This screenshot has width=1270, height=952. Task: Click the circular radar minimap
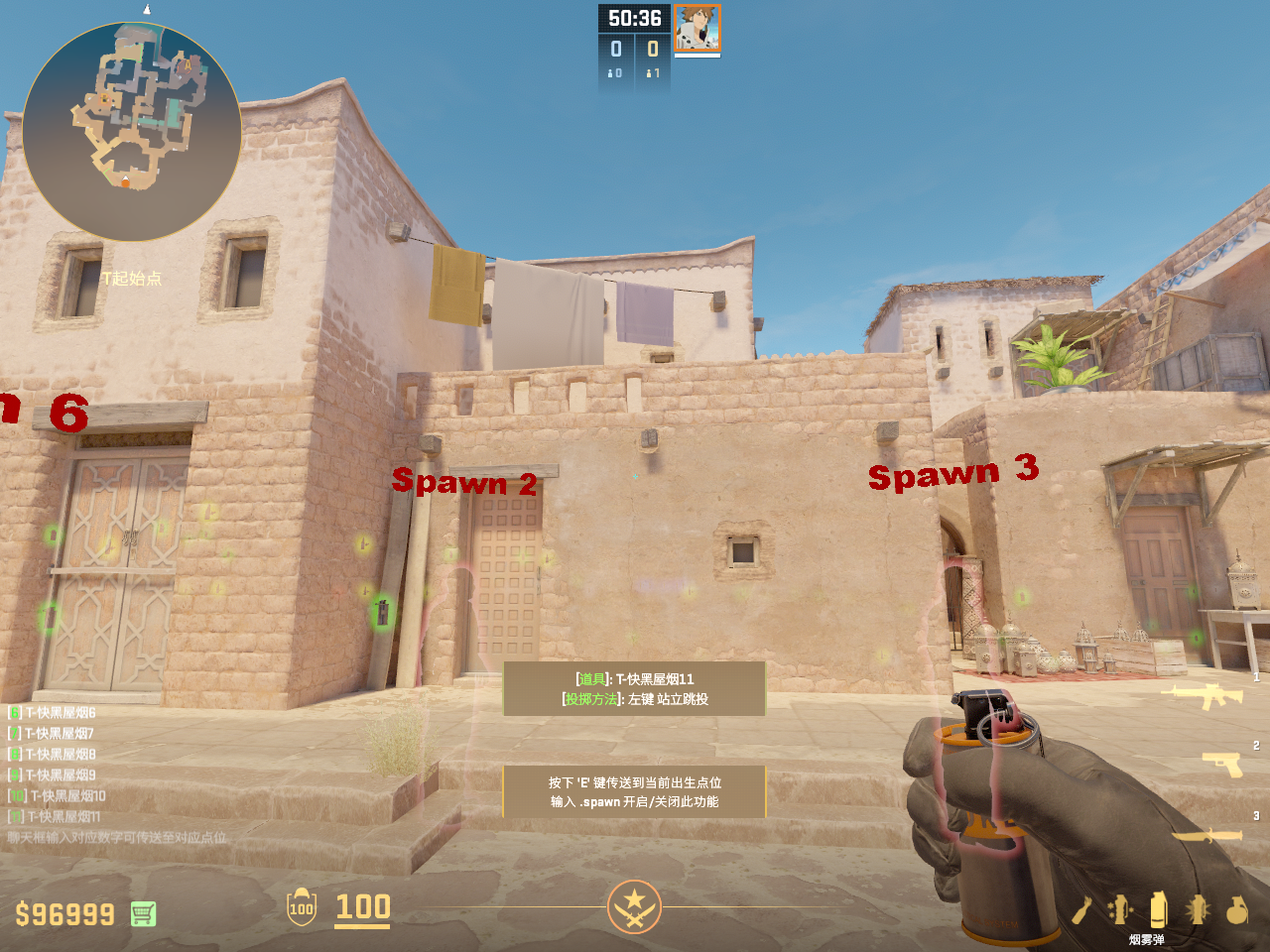click(x=131, y=131)
